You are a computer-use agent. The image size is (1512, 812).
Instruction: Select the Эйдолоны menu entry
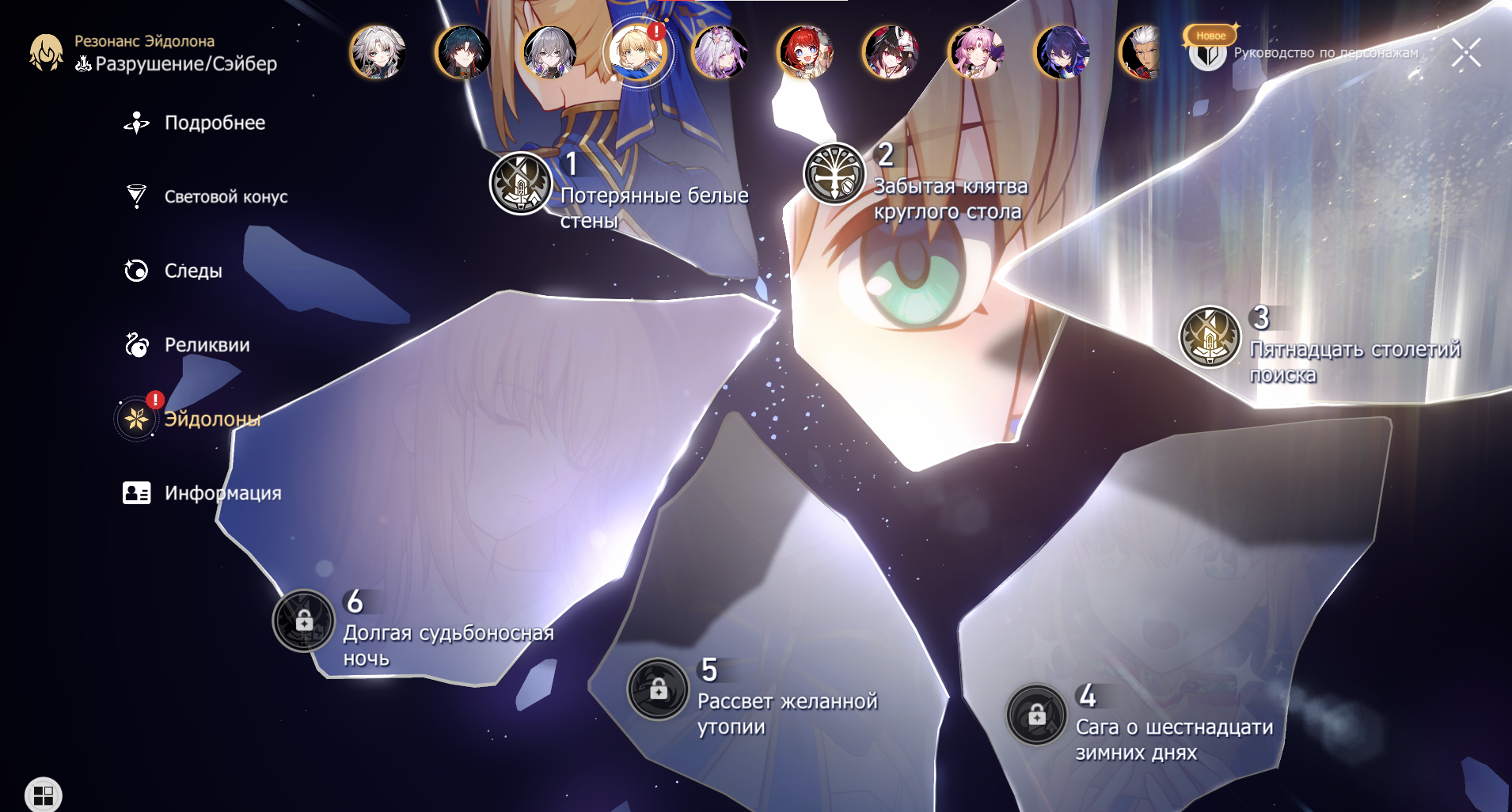pyautogui.click(x=211, y=419)
